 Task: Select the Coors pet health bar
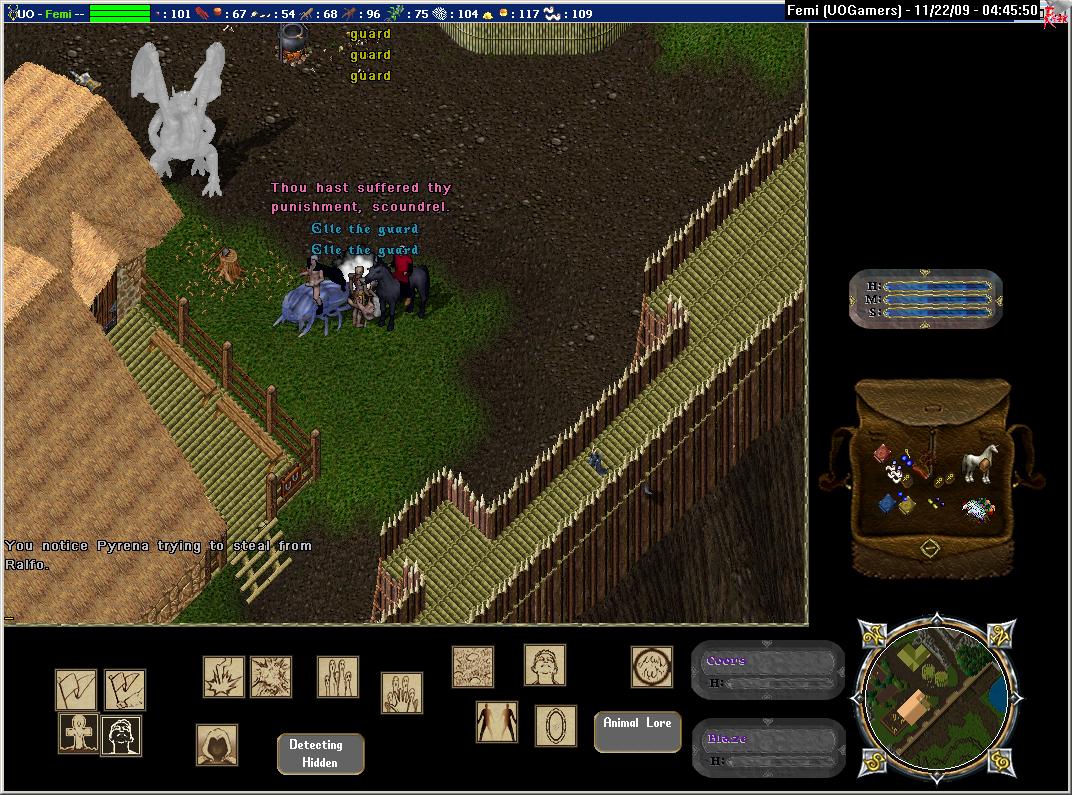click(768, 669)
